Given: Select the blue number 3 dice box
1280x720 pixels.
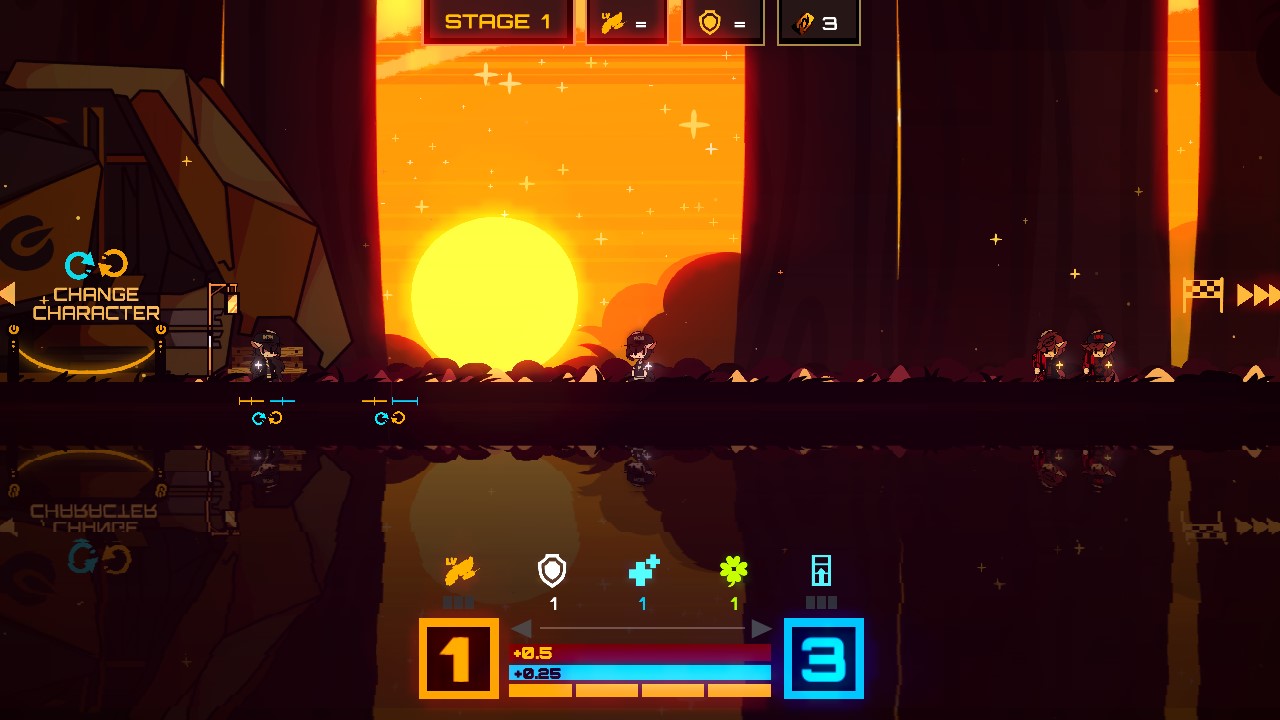Looking at the screenshot, I should (x=823, y=658).
